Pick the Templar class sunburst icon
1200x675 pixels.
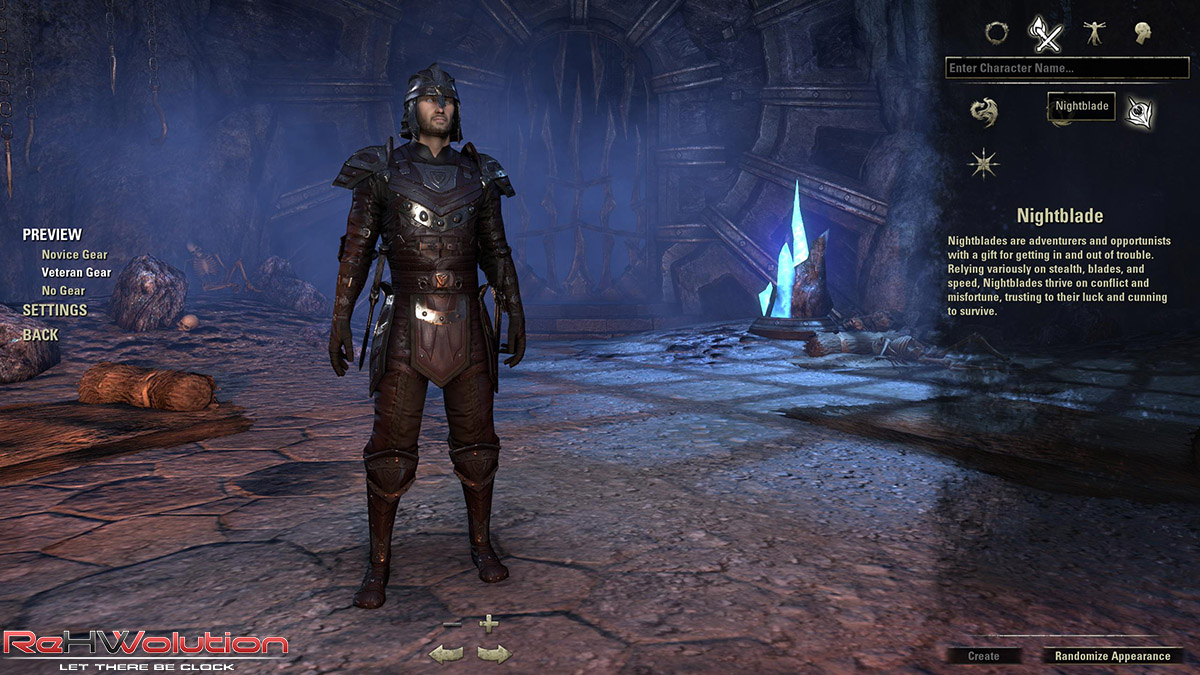[984, 162]
